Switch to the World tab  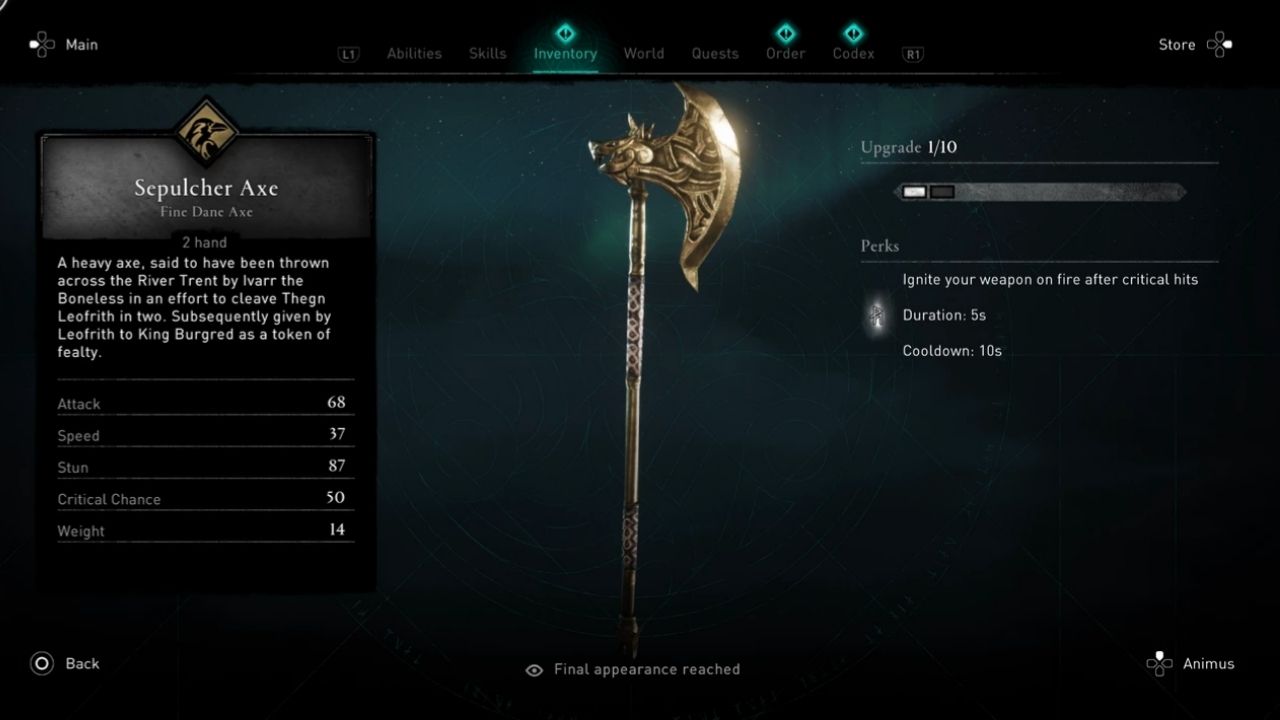[644, 53]
